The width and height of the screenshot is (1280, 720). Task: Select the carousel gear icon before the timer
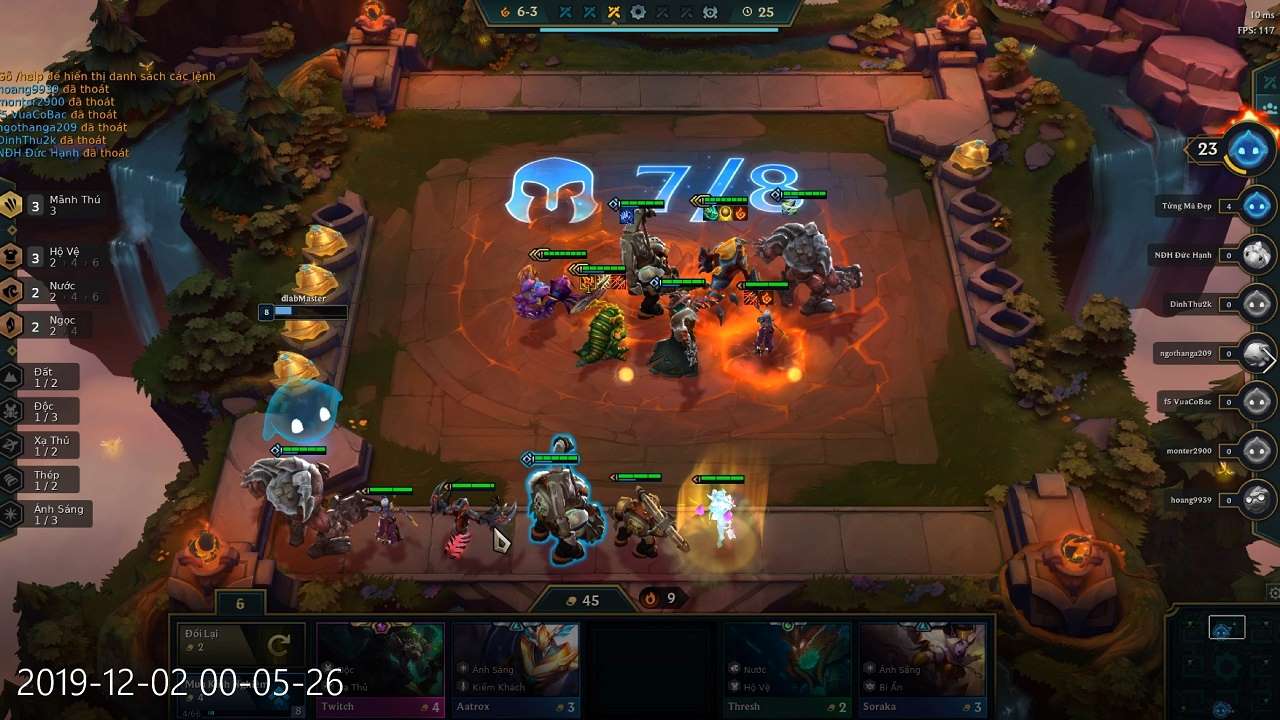pos(710,13)
